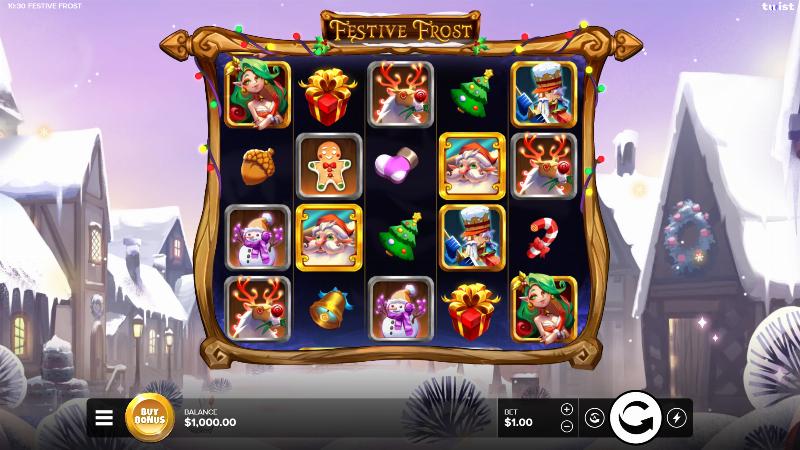Increase the bet with the plus button
800x450 pixels.
coord(567,409)
